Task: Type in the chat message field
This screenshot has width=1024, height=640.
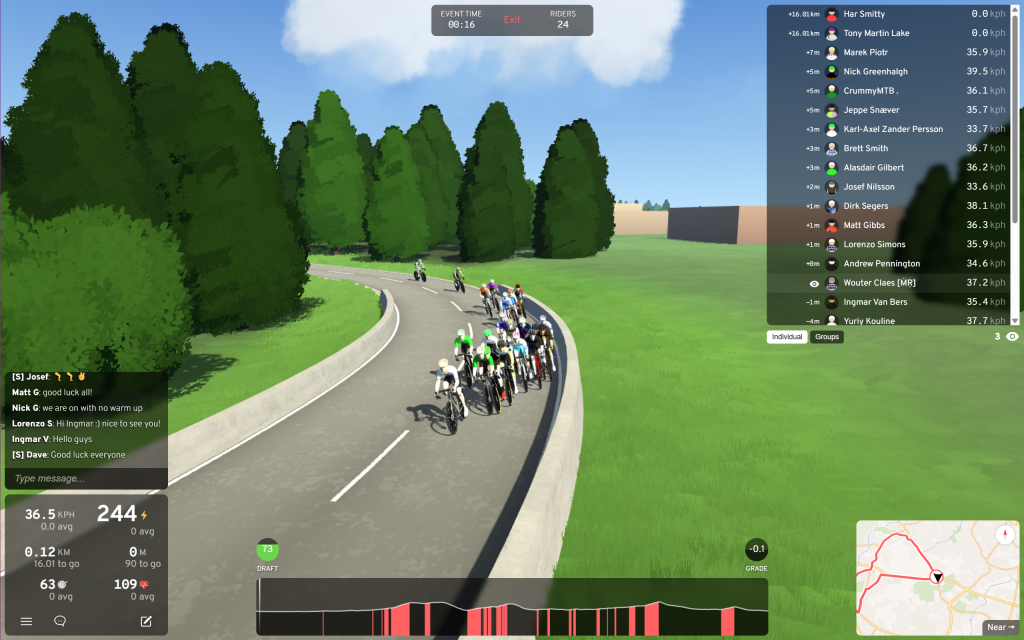Action: [85, 479]
